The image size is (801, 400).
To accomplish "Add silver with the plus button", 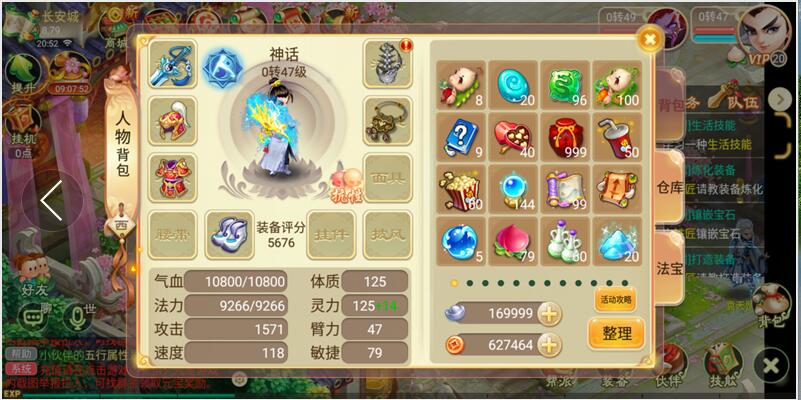I will pos(549,314).
